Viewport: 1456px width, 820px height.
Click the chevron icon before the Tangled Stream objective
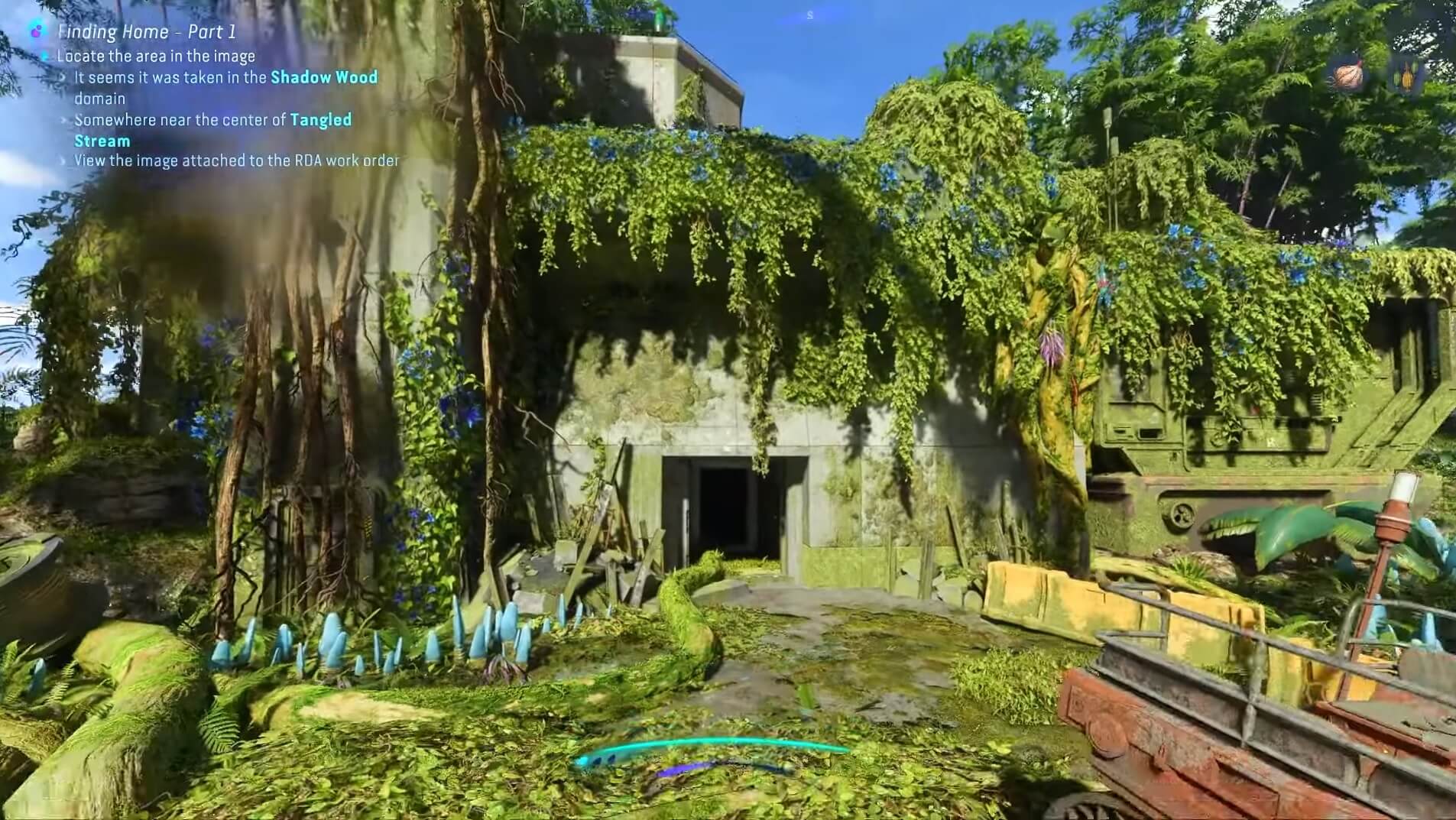tap(63, 120)
